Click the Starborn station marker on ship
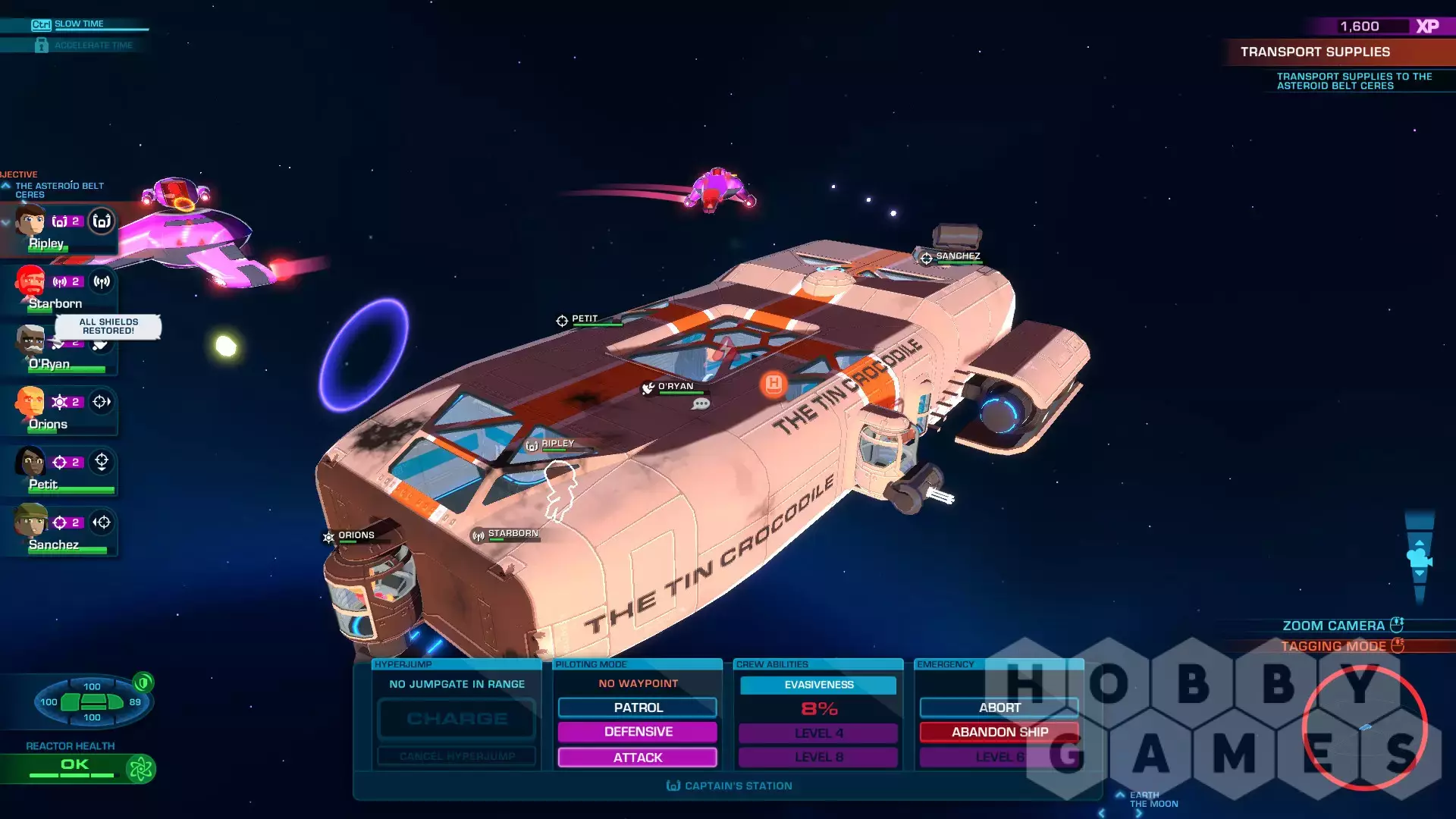 tap(513, 534)
